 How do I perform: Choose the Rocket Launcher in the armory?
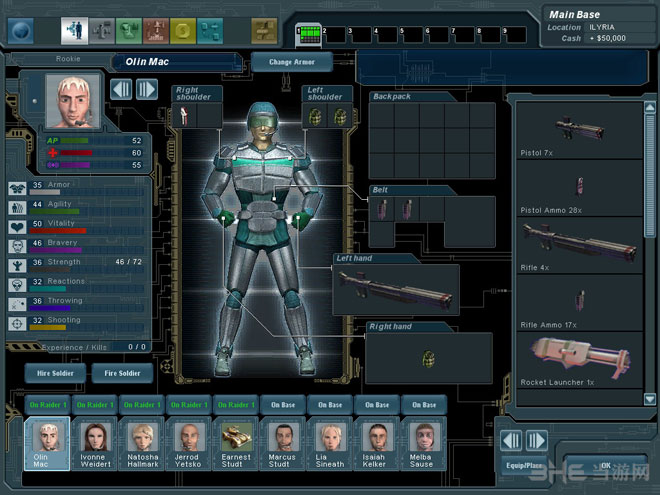577,353
